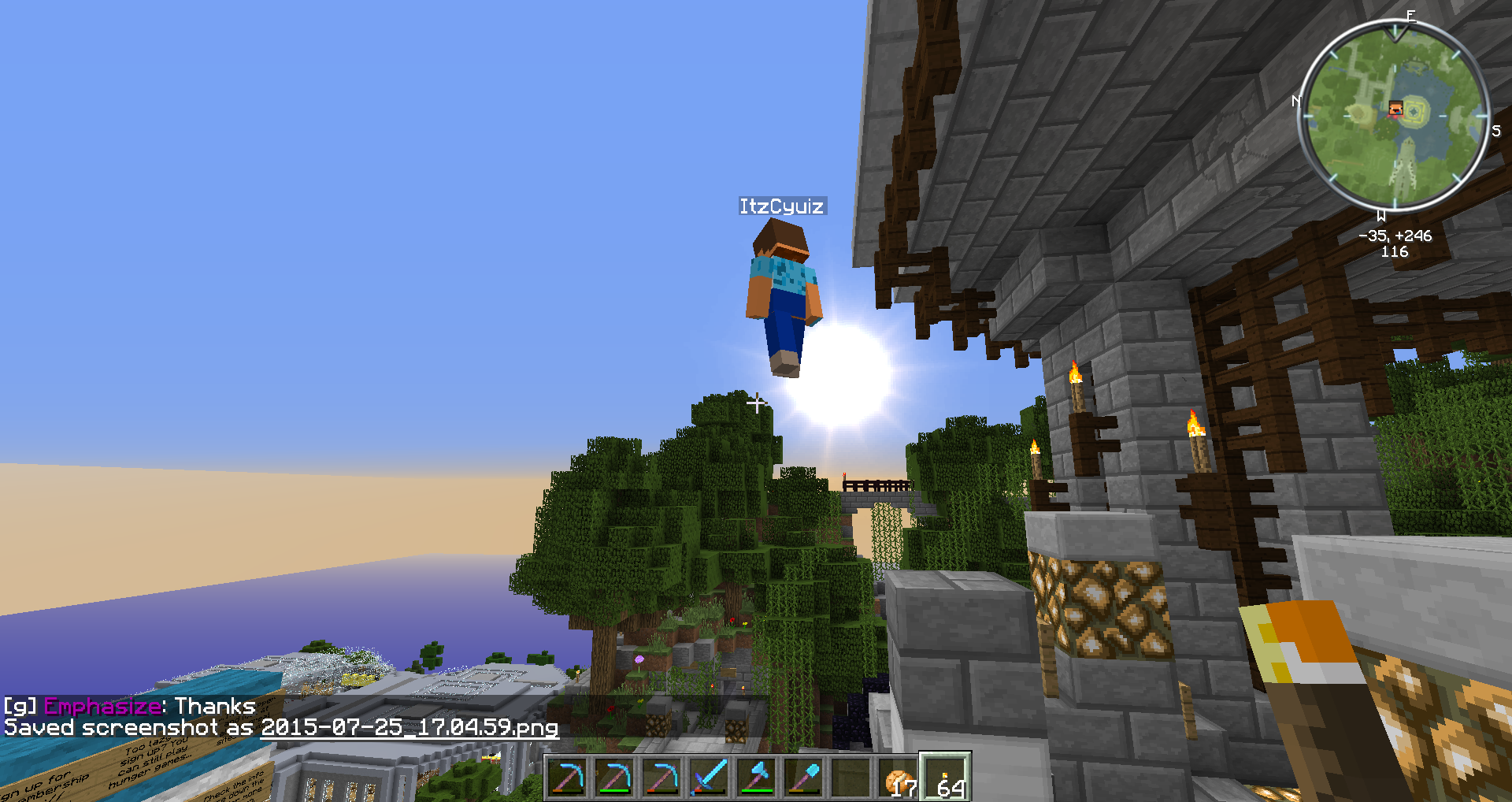
Task: Select the diamond shovel hotbar slot
Action: click(x=803, y=777)
